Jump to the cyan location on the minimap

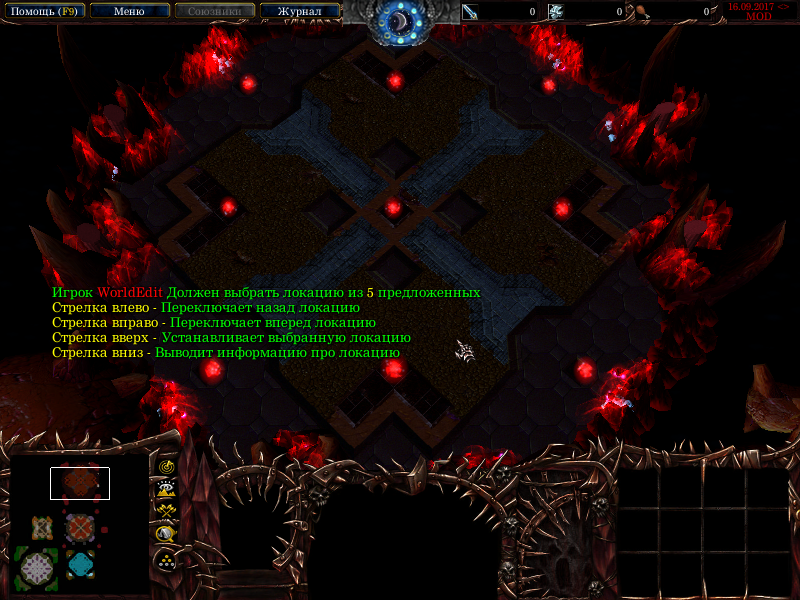click(80, 563)
